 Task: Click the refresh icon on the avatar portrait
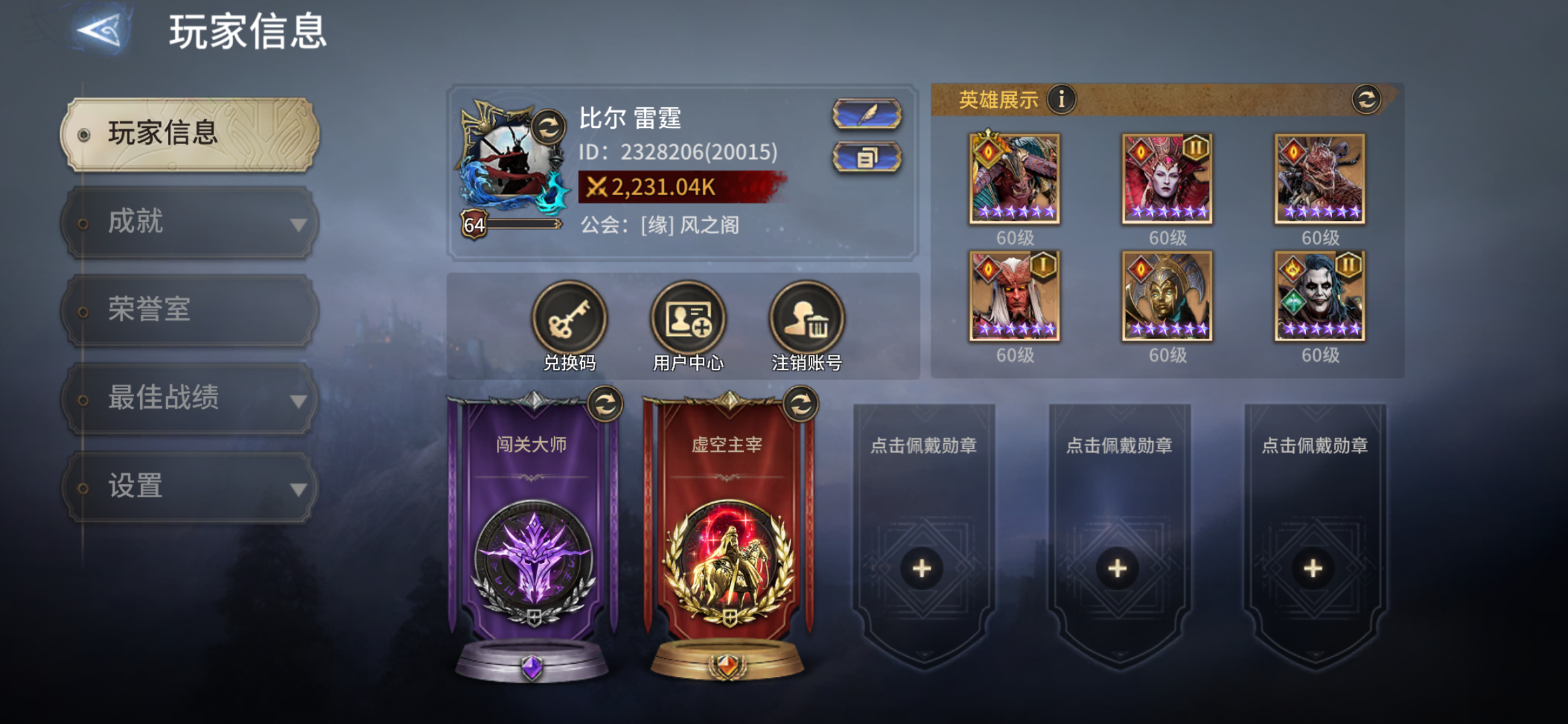[549, 127]
